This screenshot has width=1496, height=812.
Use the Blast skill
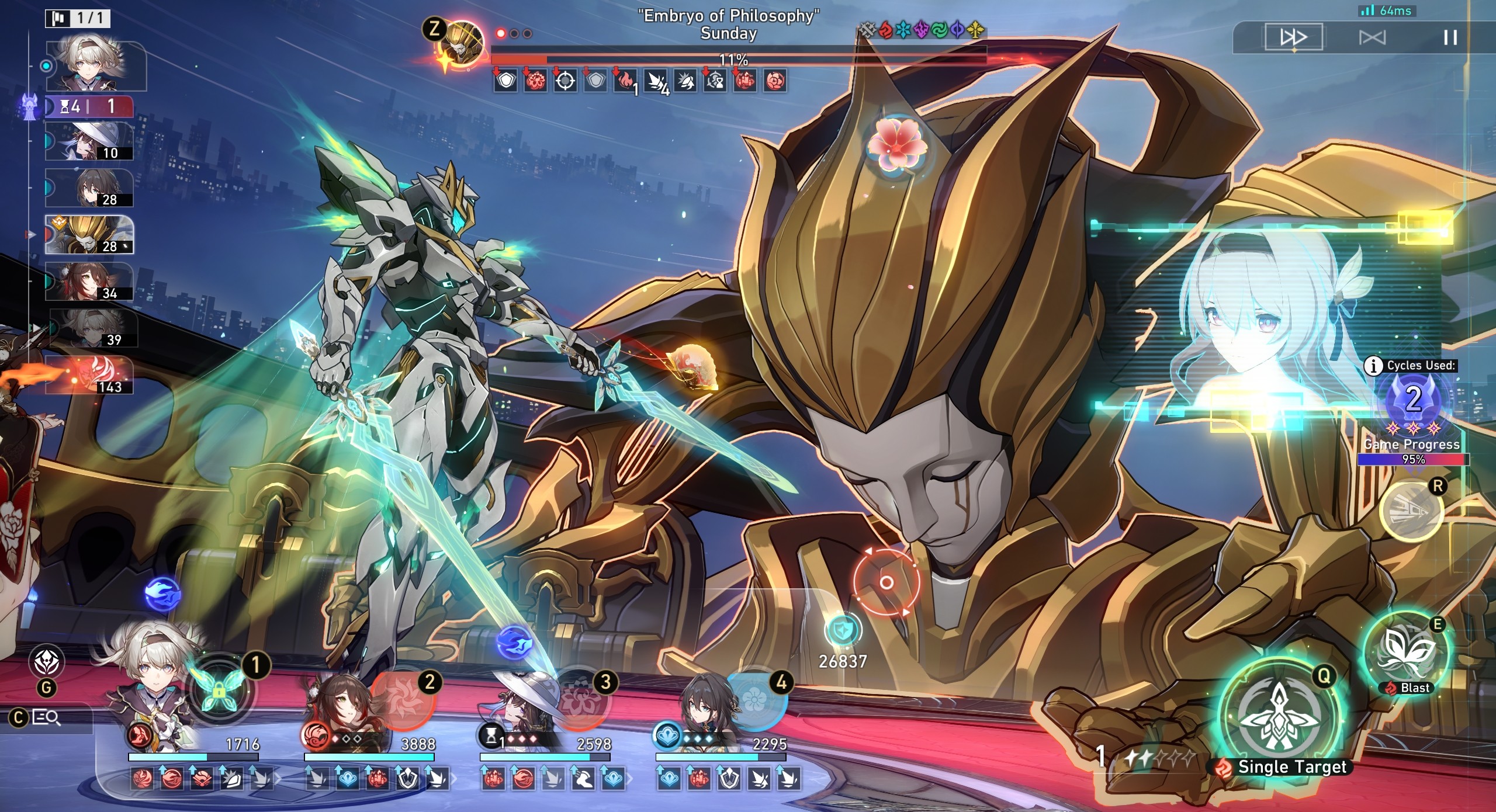click(x=1405, y=653)
